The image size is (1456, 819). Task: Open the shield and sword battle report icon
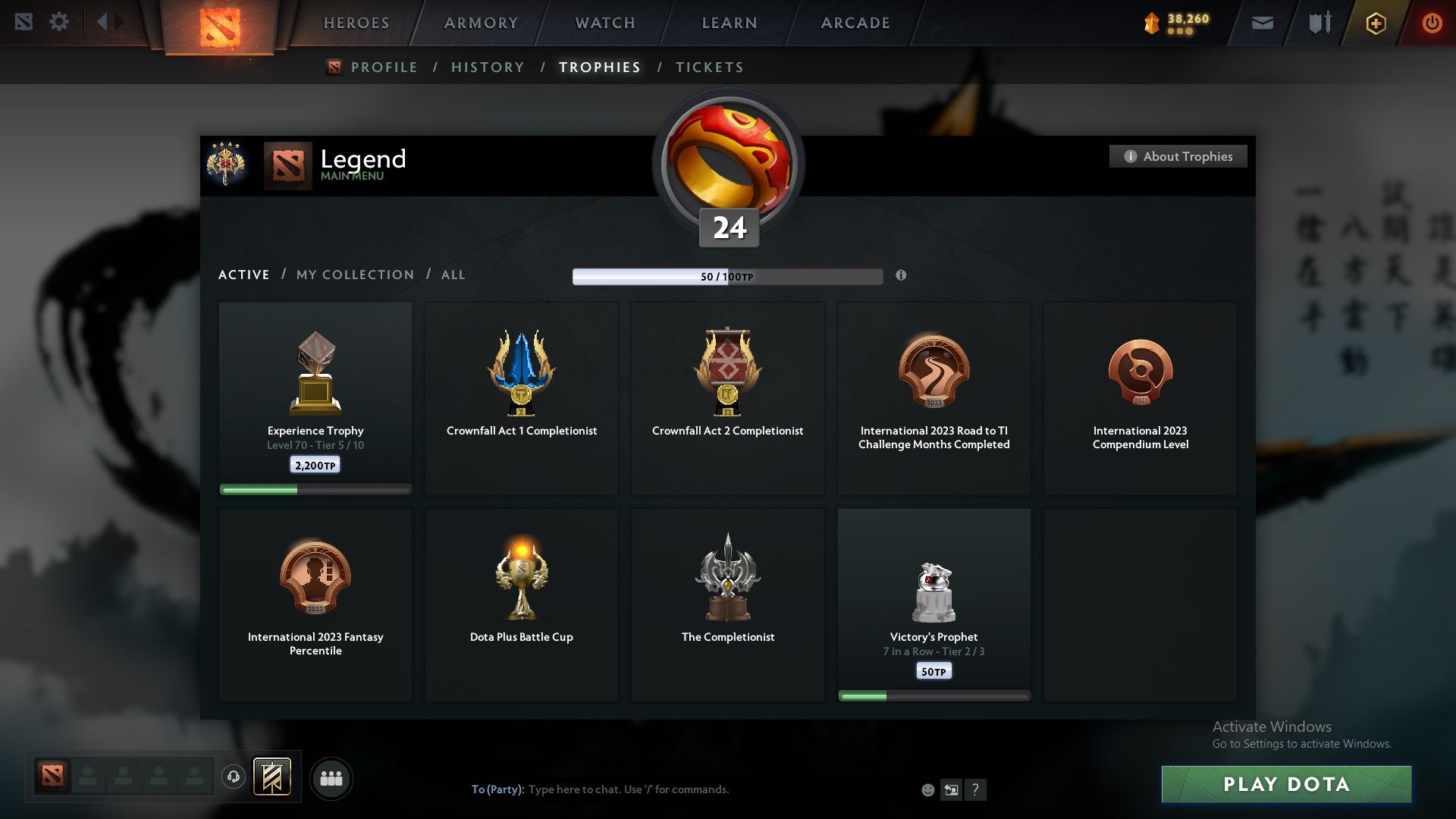point(1319,22)
